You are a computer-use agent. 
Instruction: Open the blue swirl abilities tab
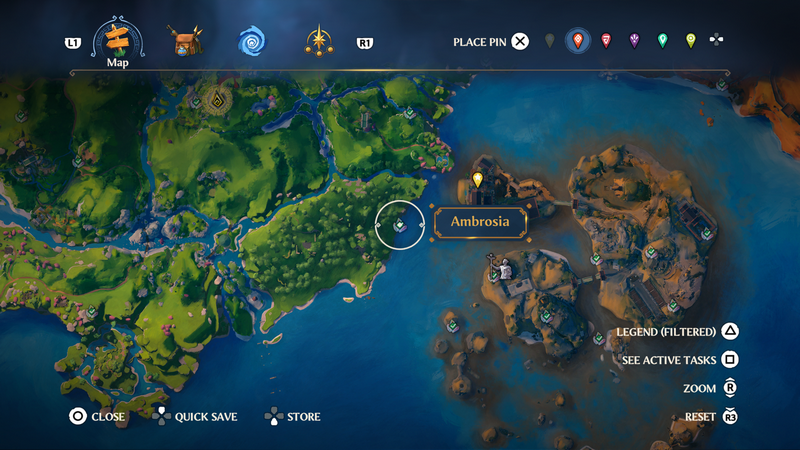point(251,41)
